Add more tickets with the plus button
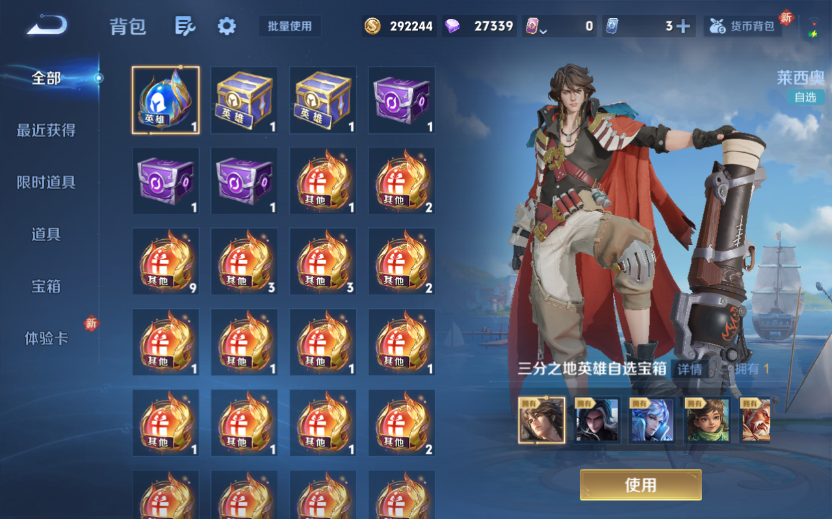 683,26
